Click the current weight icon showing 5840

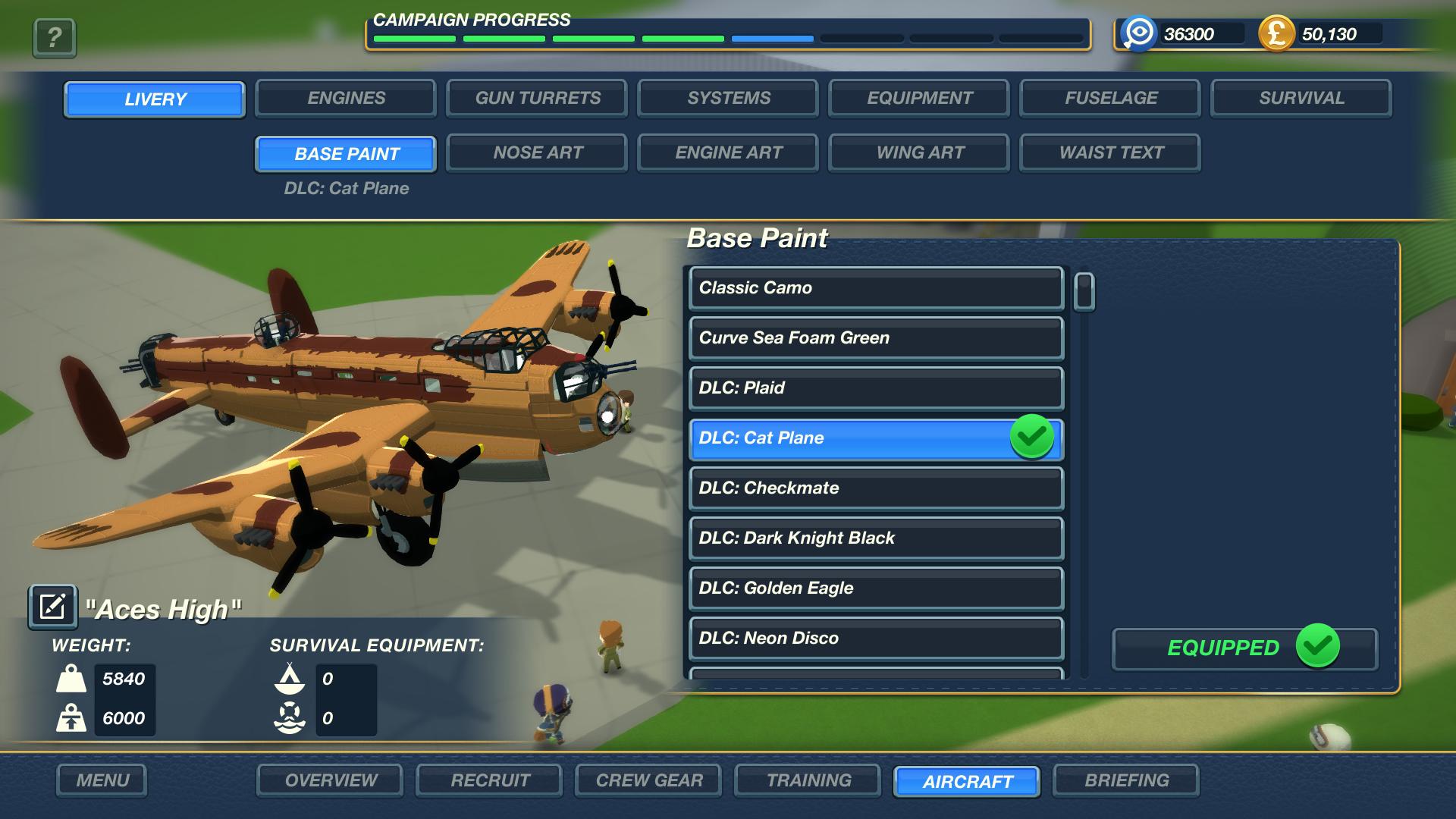pos(72,680)
